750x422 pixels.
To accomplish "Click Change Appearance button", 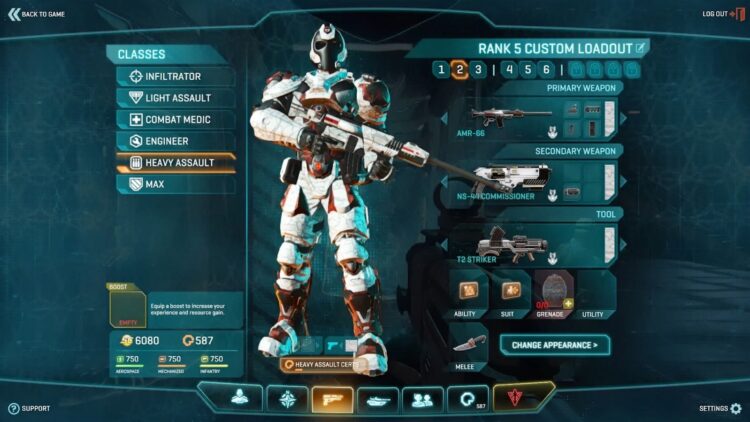I will [x=555, y=345].
